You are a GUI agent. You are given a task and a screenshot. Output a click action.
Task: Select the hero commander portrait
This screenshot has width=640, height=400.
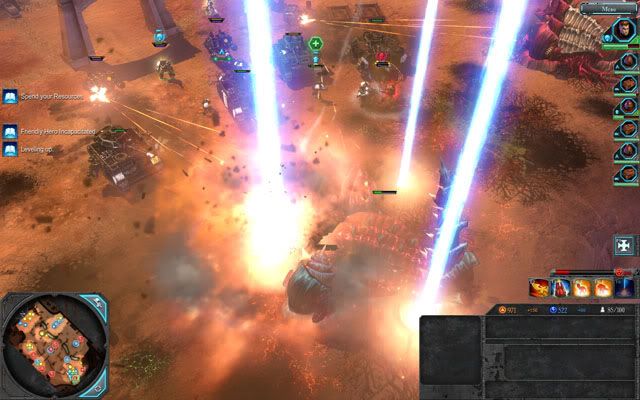pos(624,30)
